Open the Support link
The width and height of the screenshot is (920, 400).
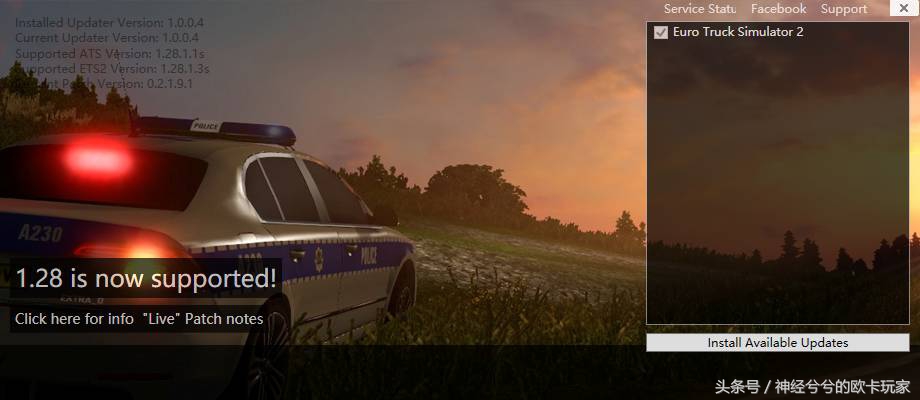tap(843, 9)
